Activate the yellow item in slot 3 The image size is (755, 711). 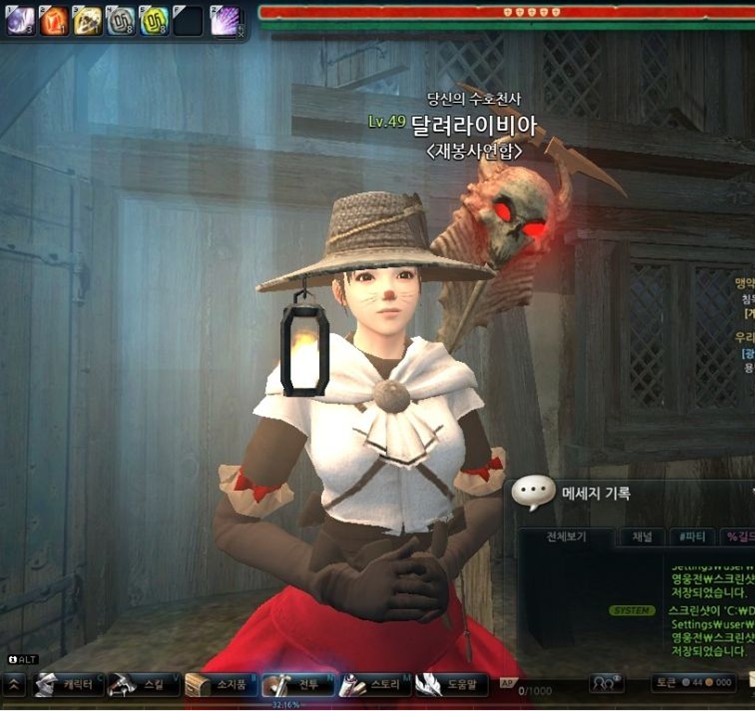88,20
